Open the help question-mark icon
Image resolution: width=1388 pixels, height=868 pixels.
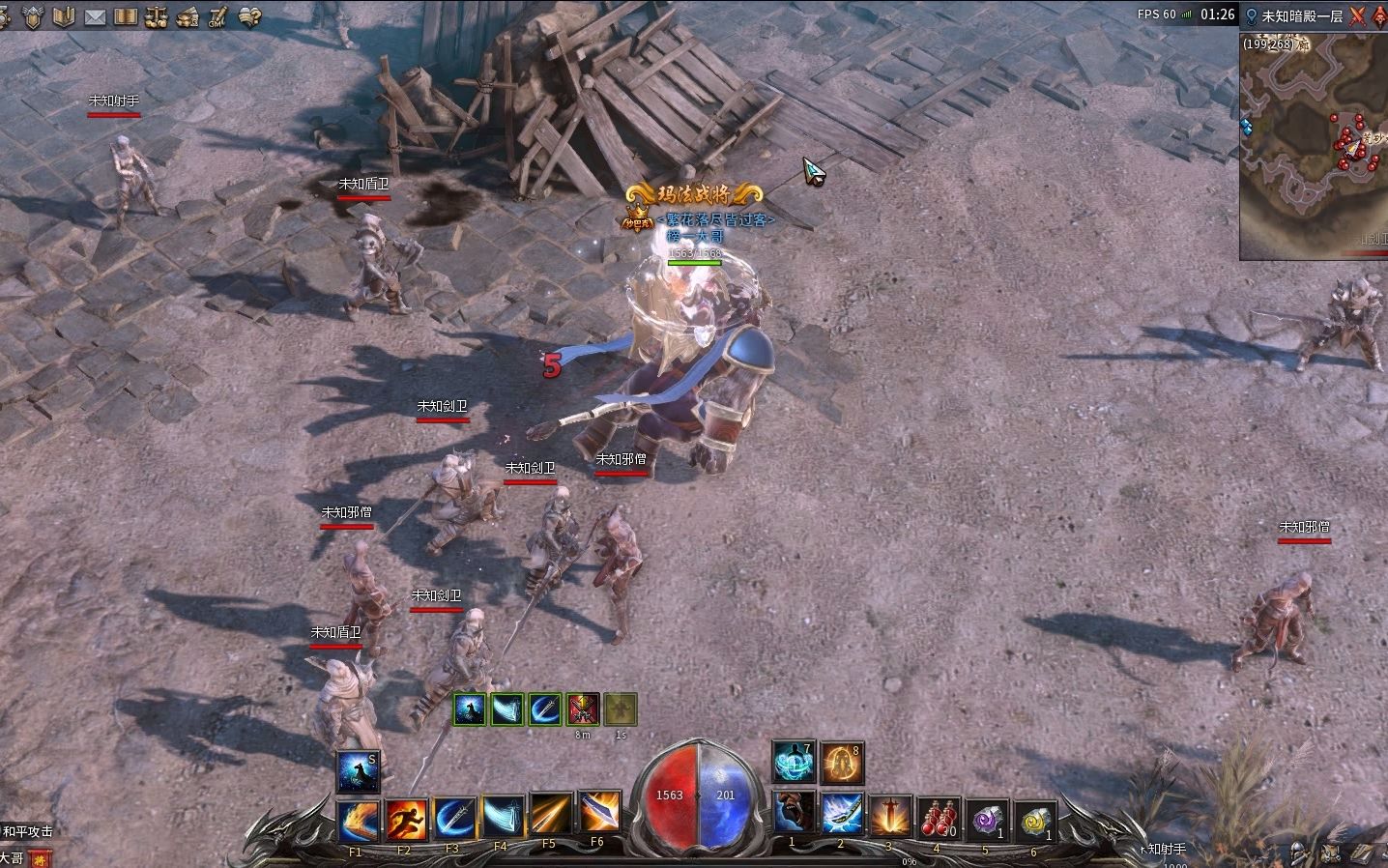[250, 16]
